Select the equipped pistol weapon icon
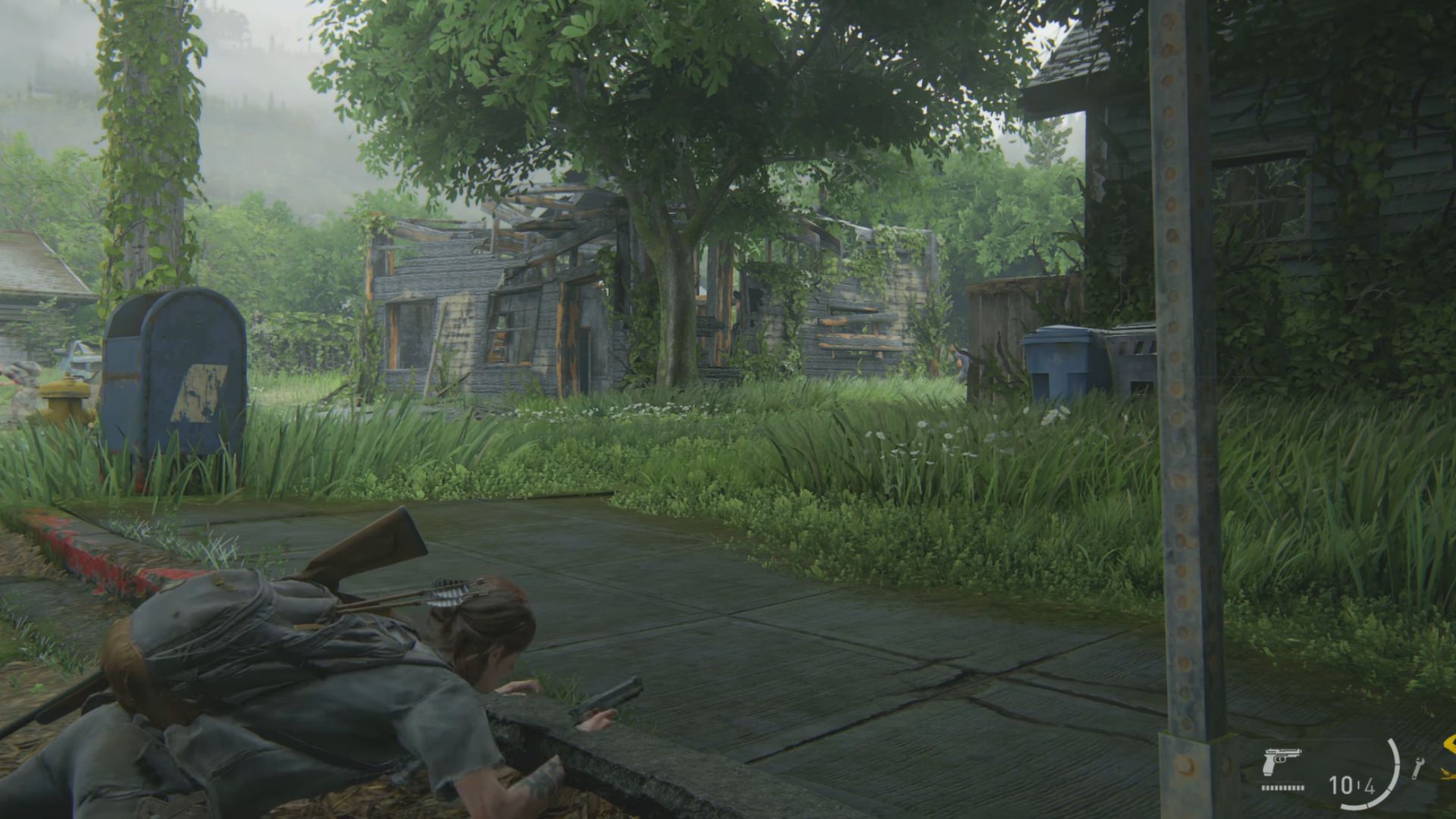The height and width of the screenshot is (819, 1456). click(x=1282, y=761)
